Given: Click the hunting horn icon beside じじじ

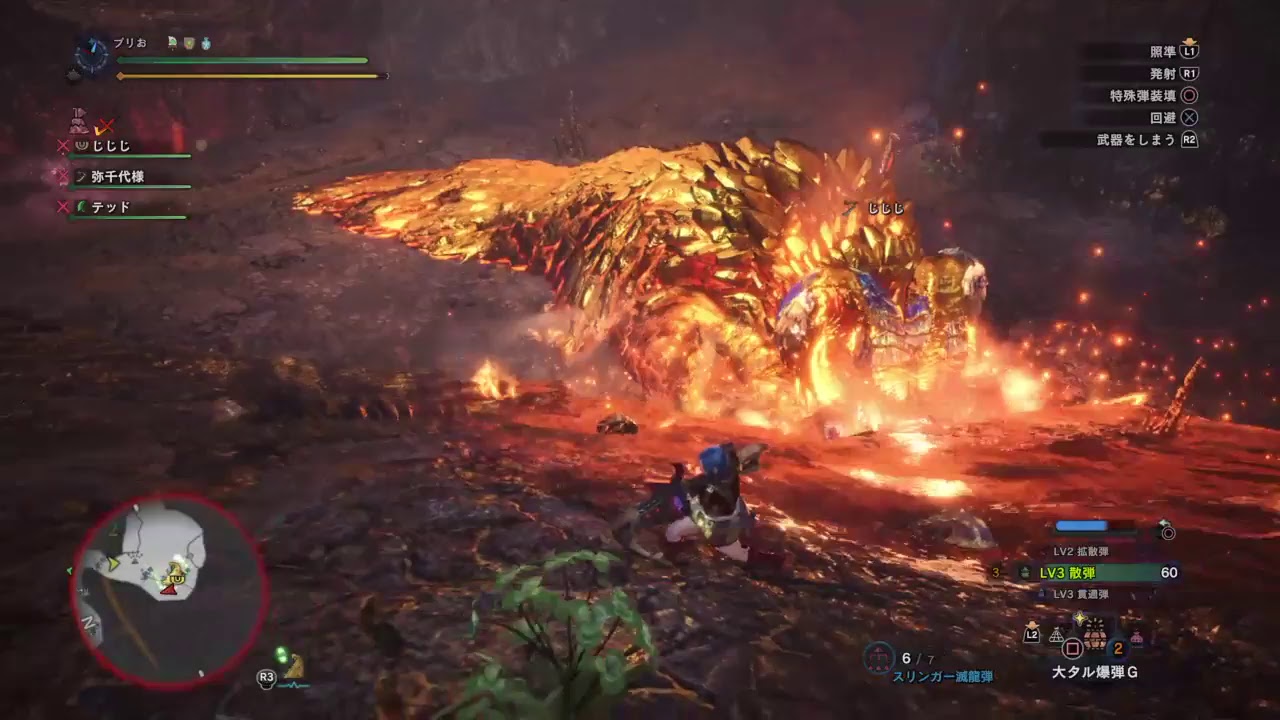Looking at the screenshot, I should 81,145.
